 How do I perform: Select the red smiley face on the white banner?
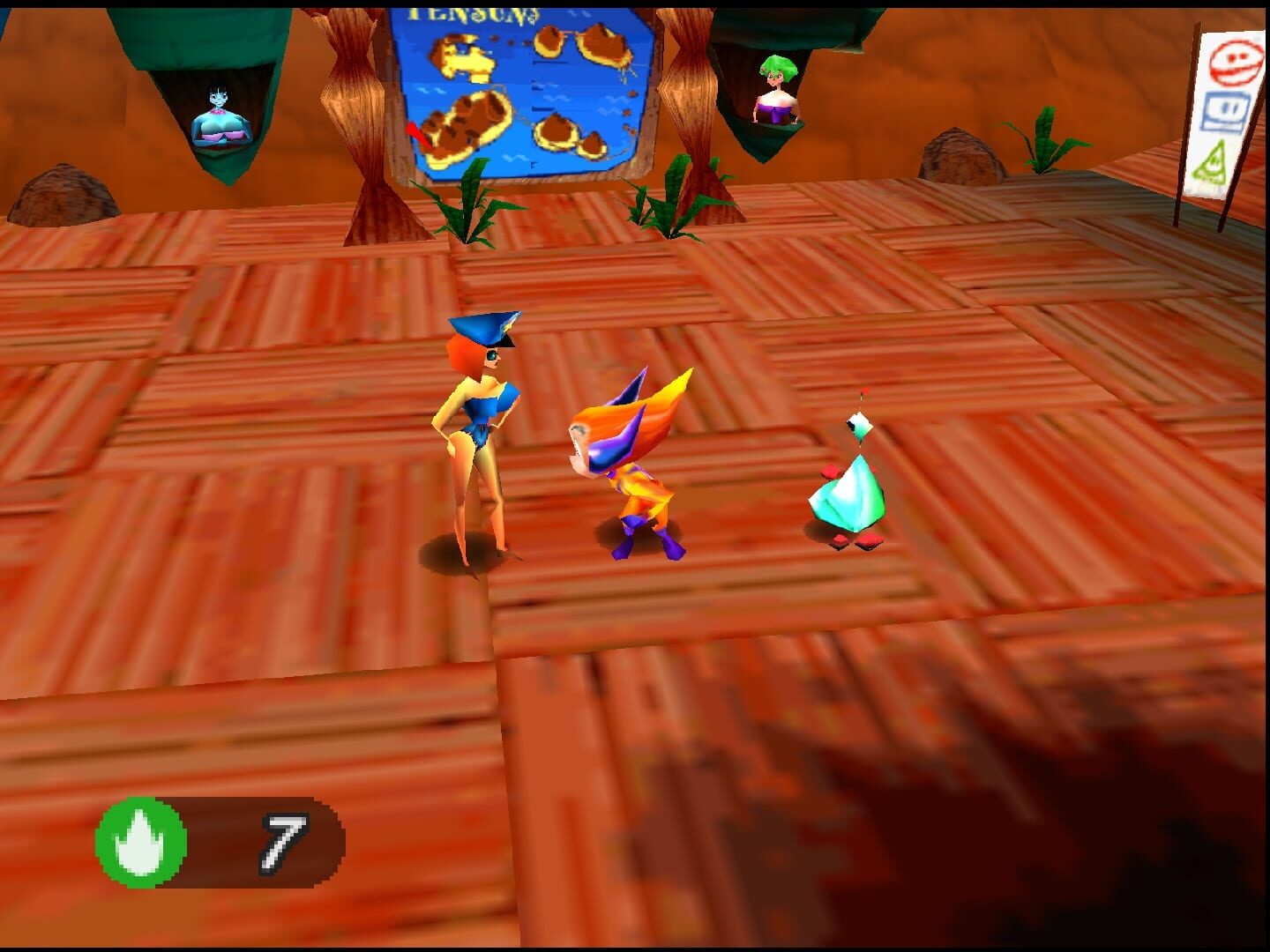1236,63
